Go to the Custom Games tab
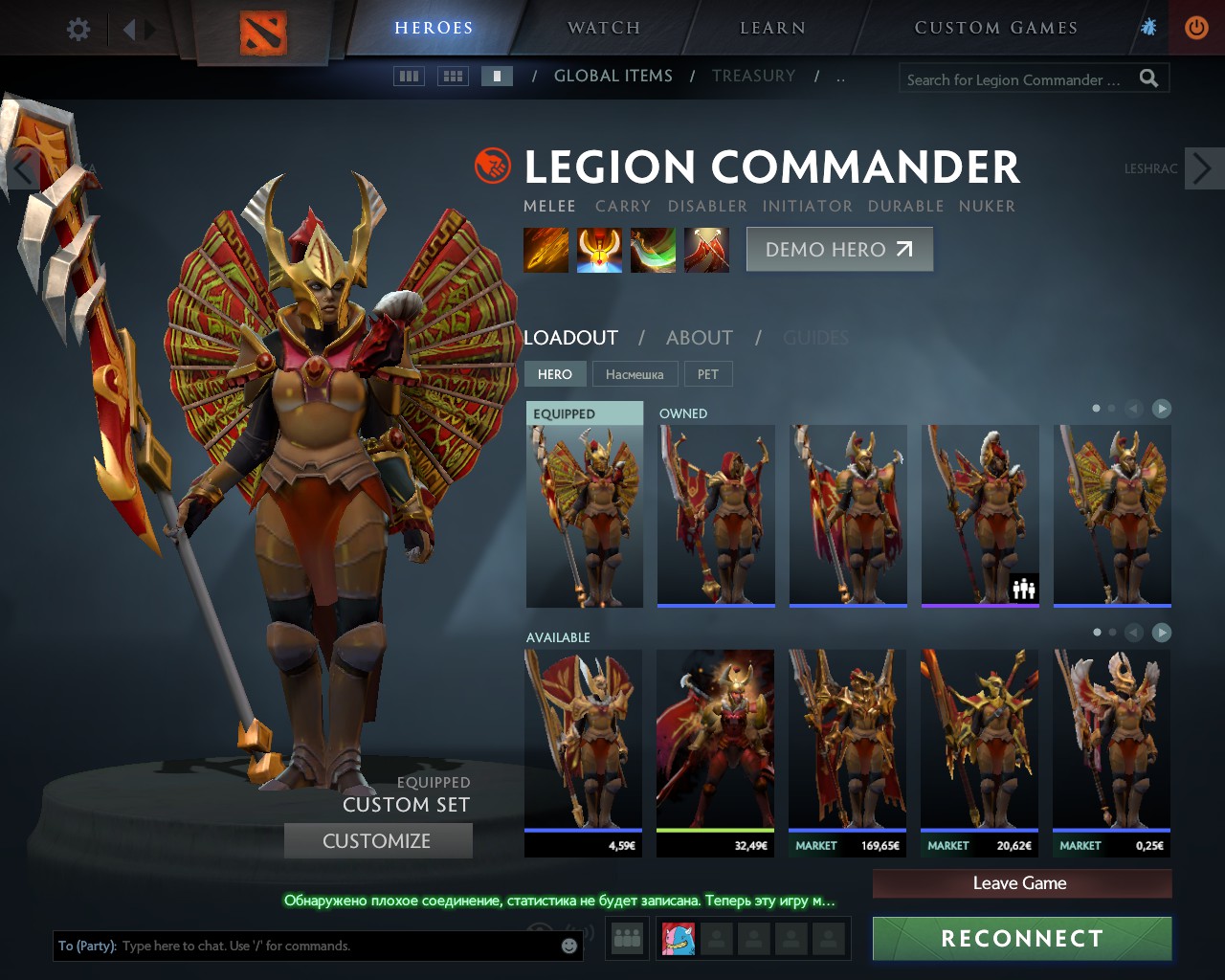 point(995,28)
